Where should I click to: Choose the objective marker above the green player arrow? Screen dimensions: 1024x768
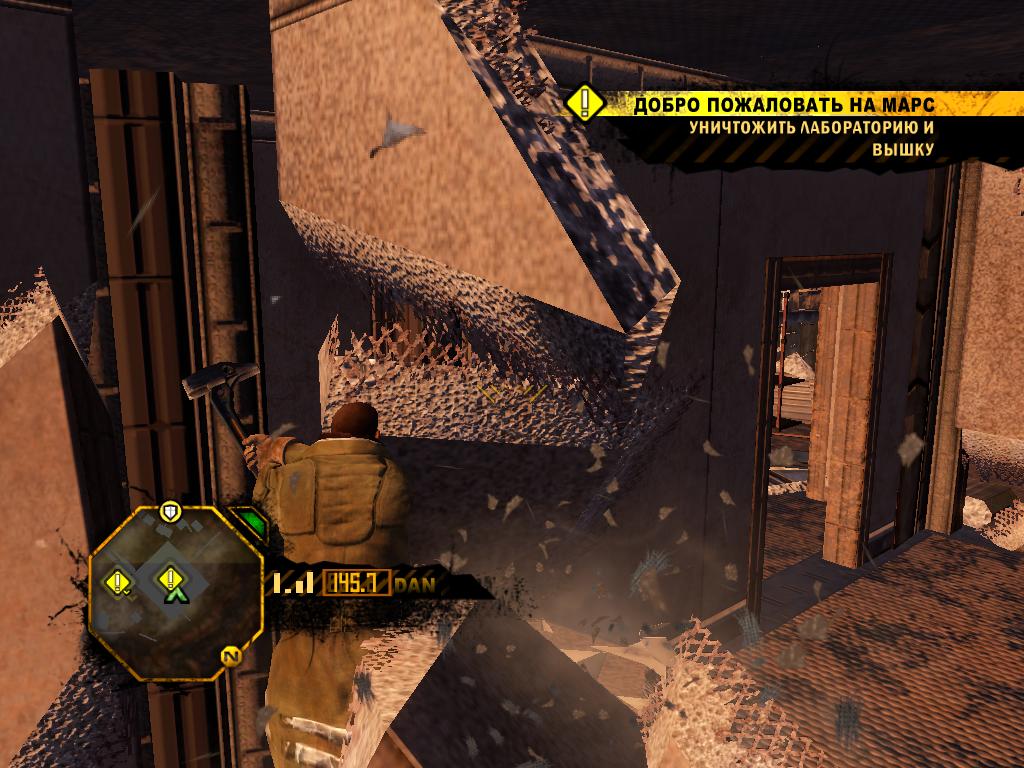point(172,577)
